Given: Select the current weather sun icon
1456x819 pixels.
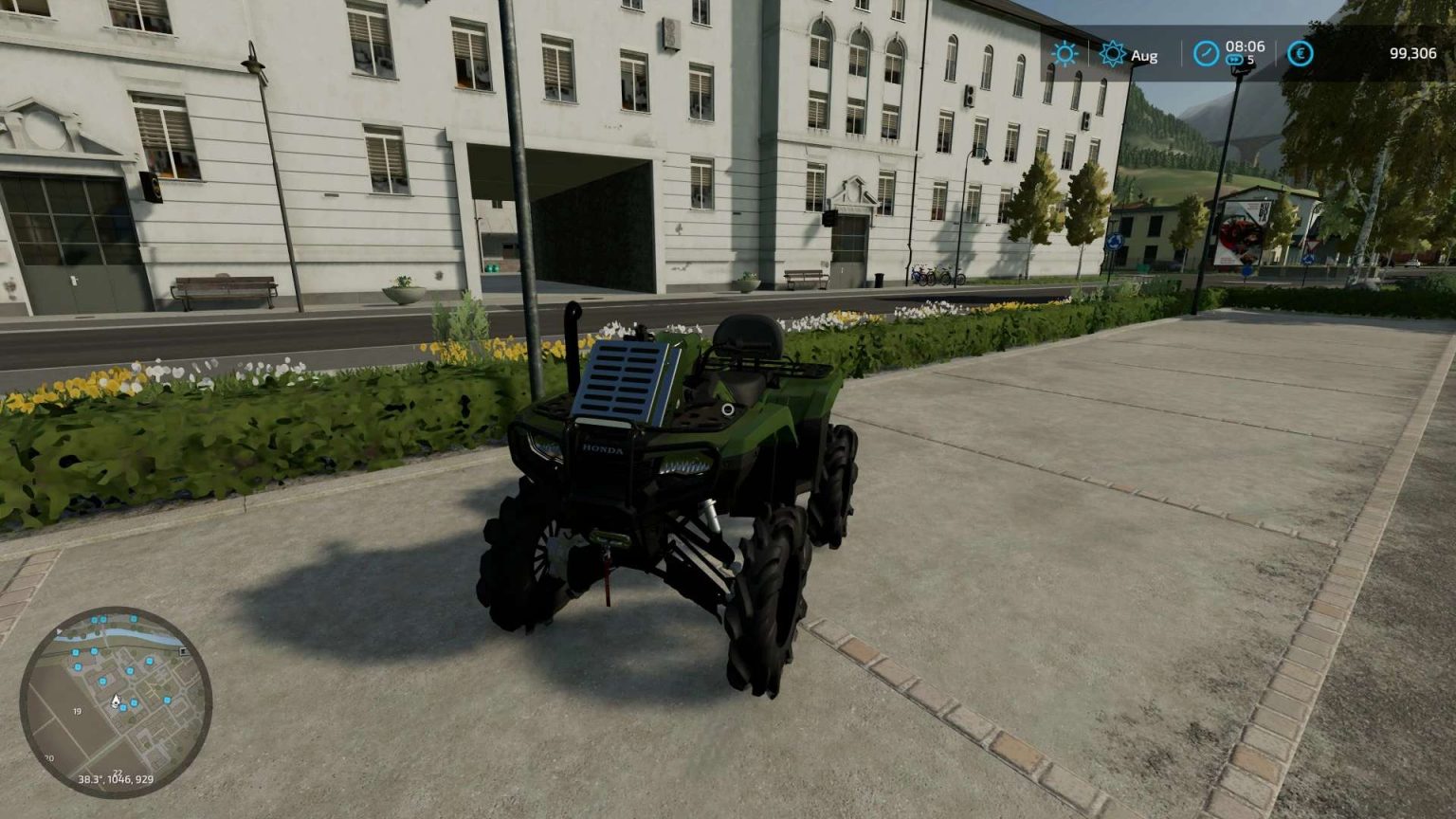Looking at the screenshot, I should point(1065,54).
